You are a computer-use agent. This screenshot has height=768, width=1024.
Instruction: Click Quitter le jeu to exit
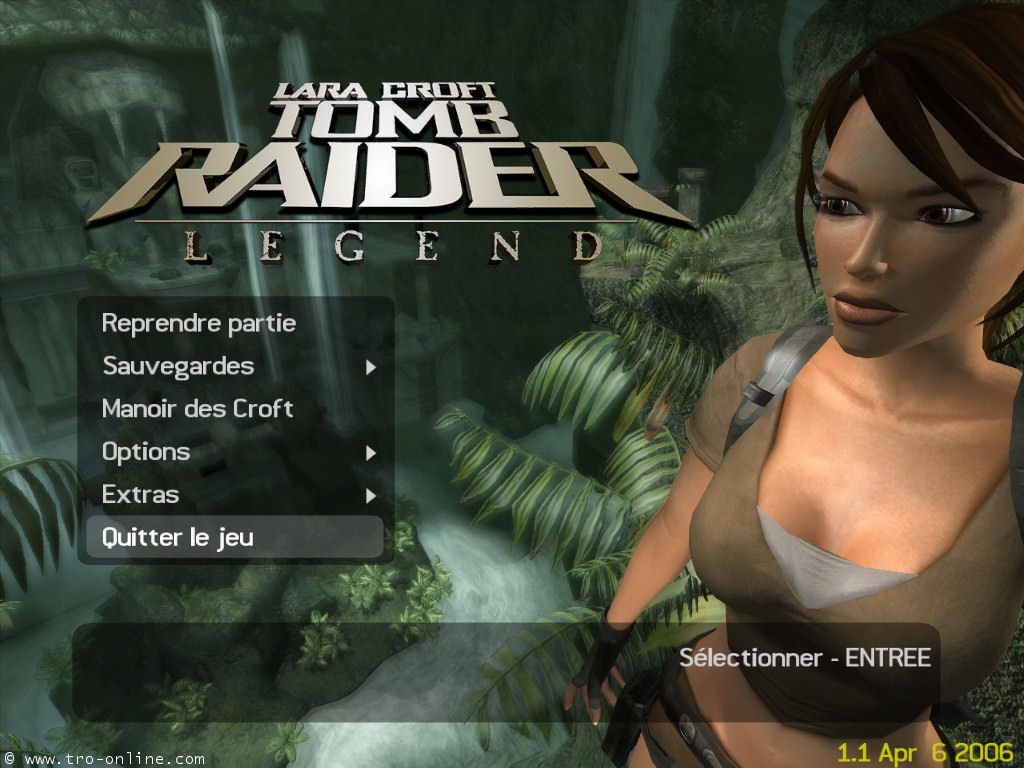coord(178,538)
